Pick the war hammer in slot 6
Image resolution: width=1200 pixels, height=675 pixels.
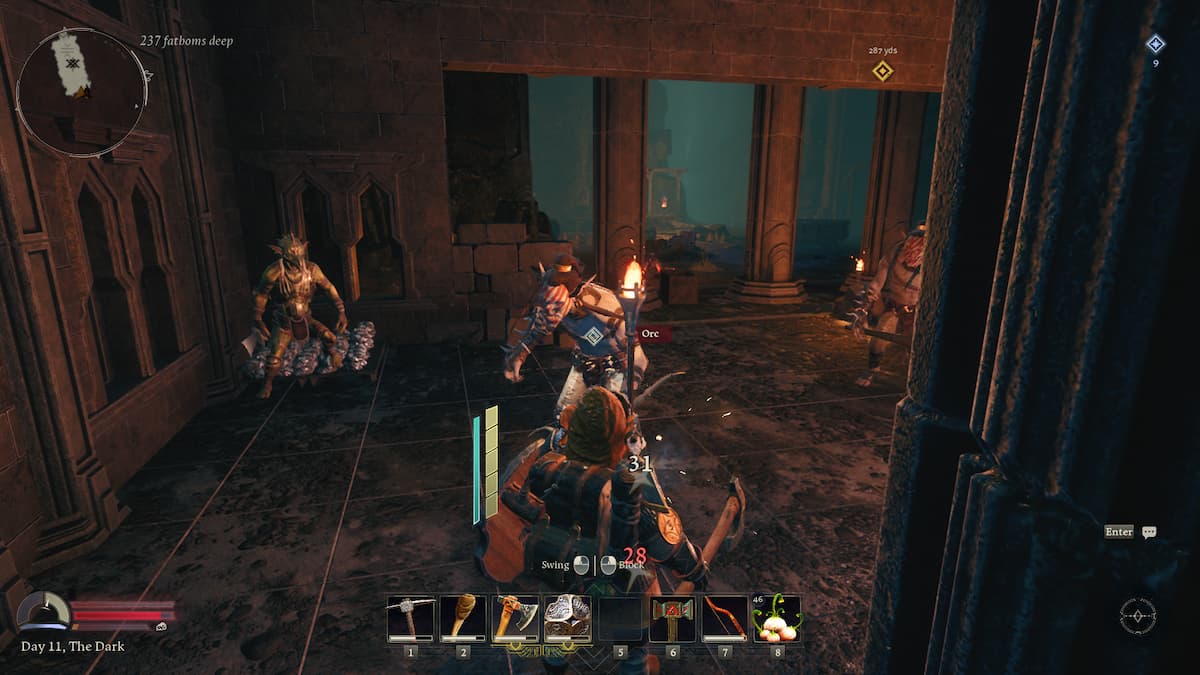672,618
